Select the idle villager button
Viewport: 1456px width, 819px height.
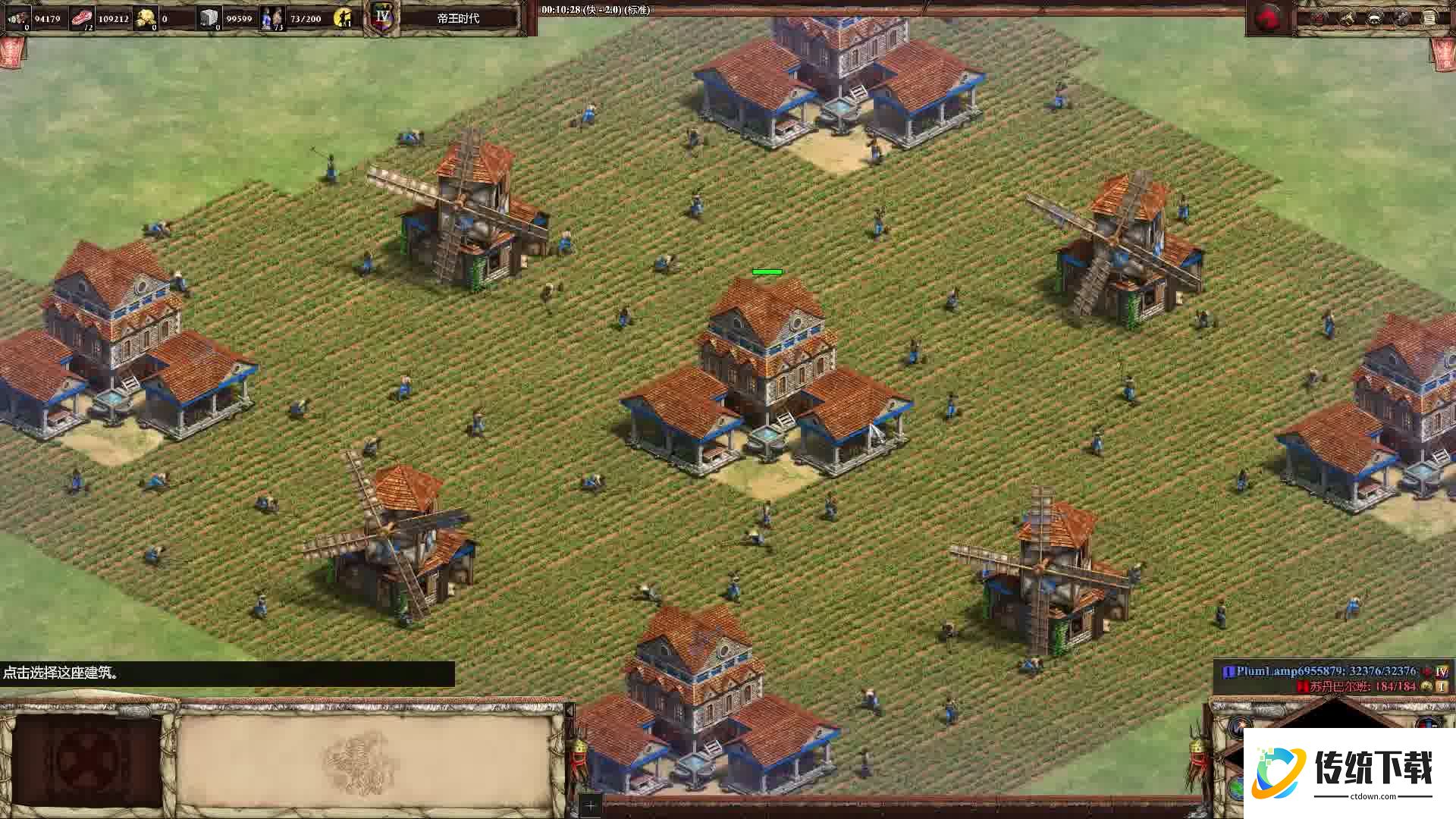tap(344, 17)
